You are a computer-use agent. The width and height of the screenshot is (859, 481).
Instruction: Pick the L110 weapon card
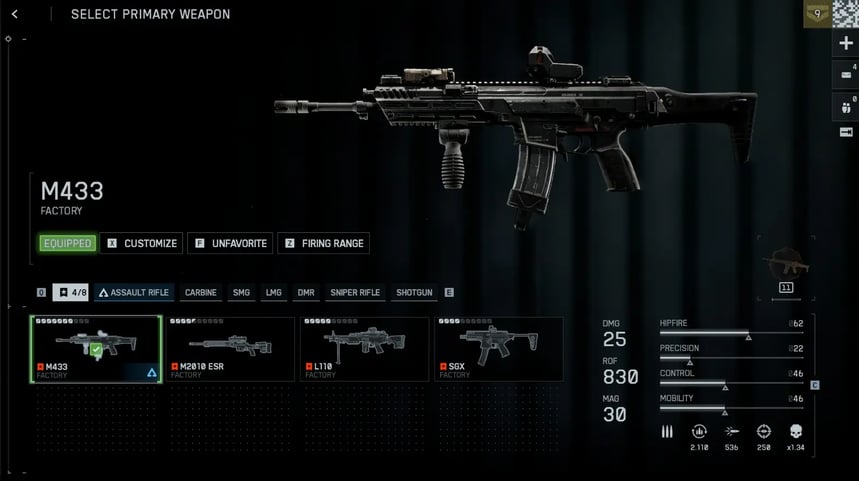364,348
